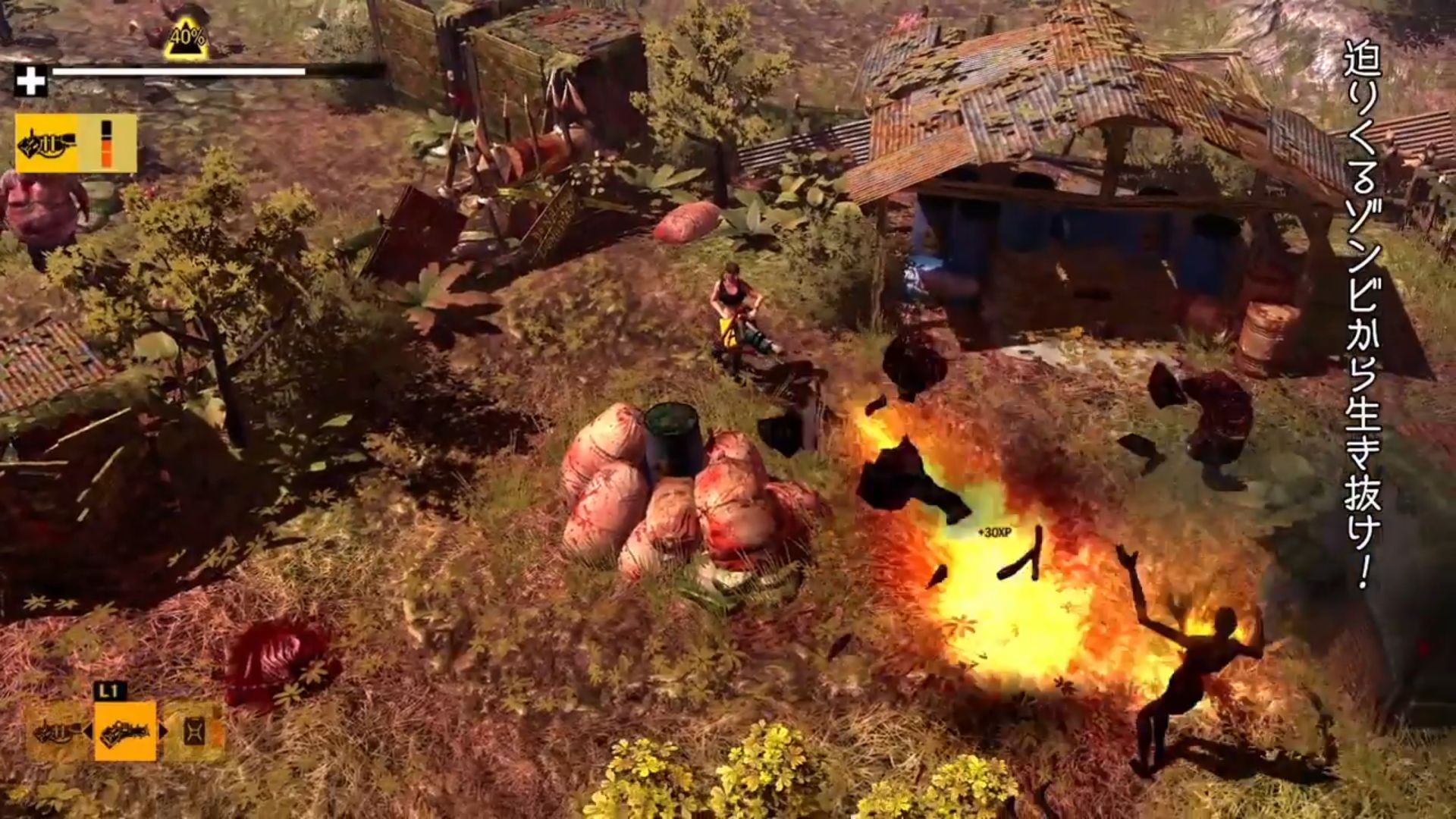Image resolution: width=1456 pixels, height=819 pixels.
Task: Click the right arrow to cycle weapon selection
Action: coord(164,731)
